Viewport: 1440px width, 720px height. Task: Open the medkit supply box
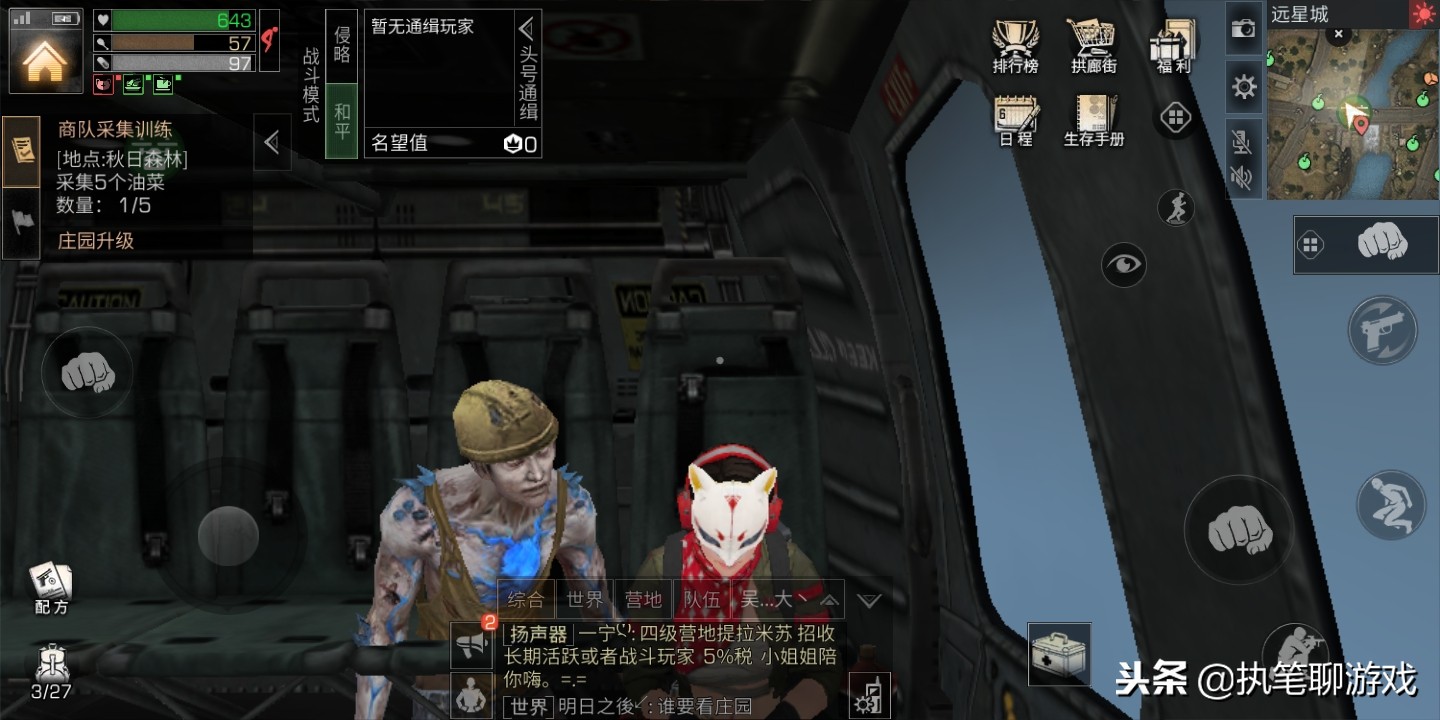click(x=1059, y=655)
